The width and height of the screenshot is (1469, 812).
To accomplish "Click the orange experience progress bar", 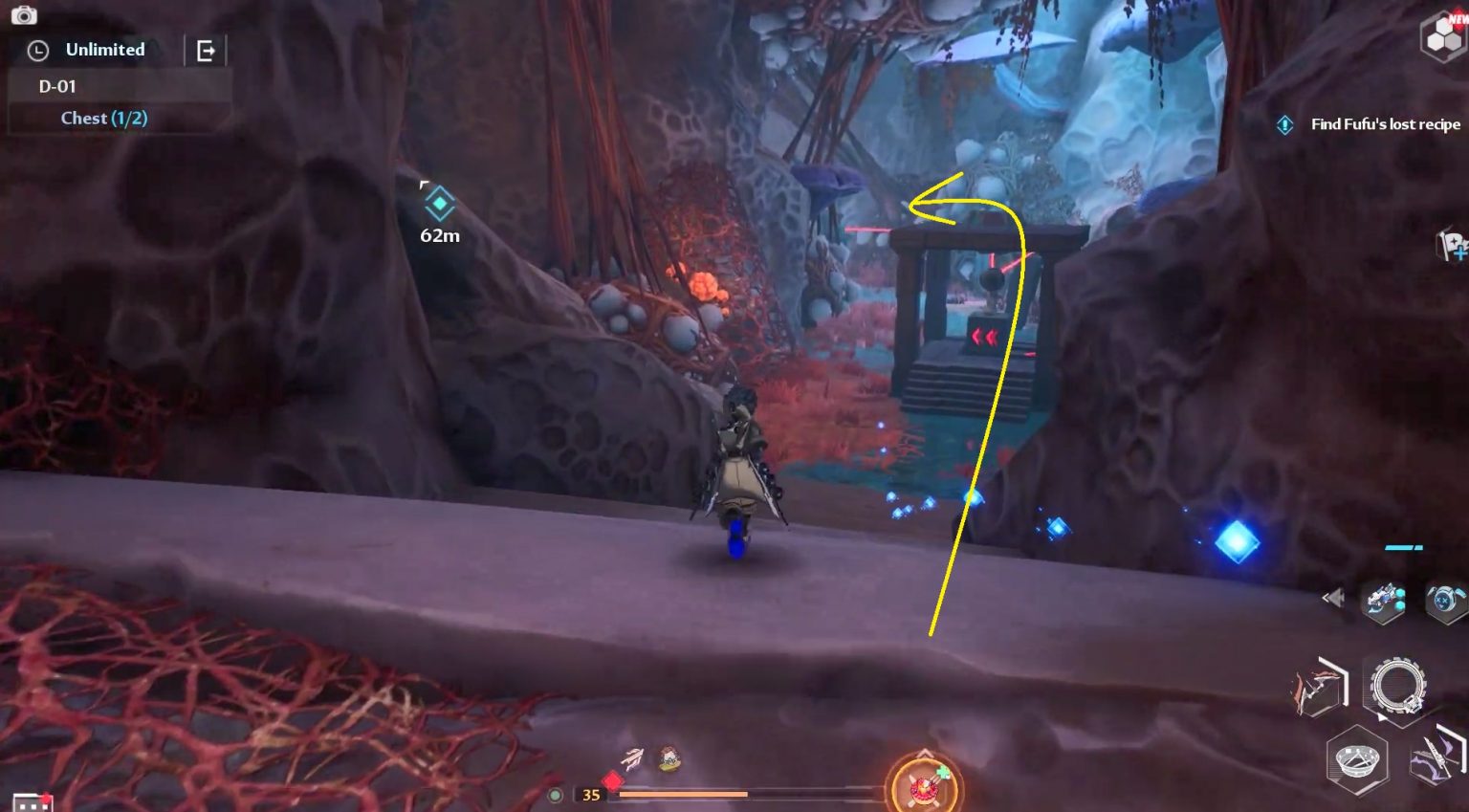I will (684, 794).
